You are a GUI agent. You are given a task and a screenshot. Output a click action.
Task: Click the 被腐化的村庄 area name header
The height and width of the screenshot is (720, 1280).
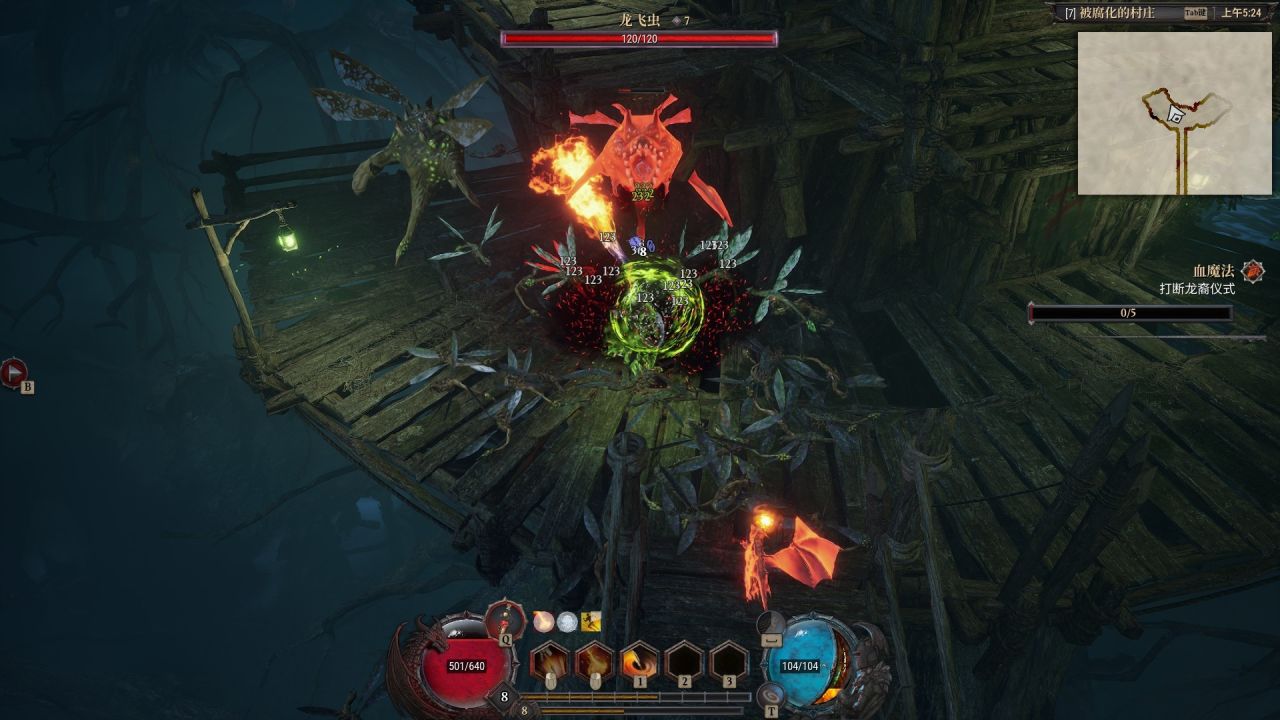click(x=1122, y=13)
